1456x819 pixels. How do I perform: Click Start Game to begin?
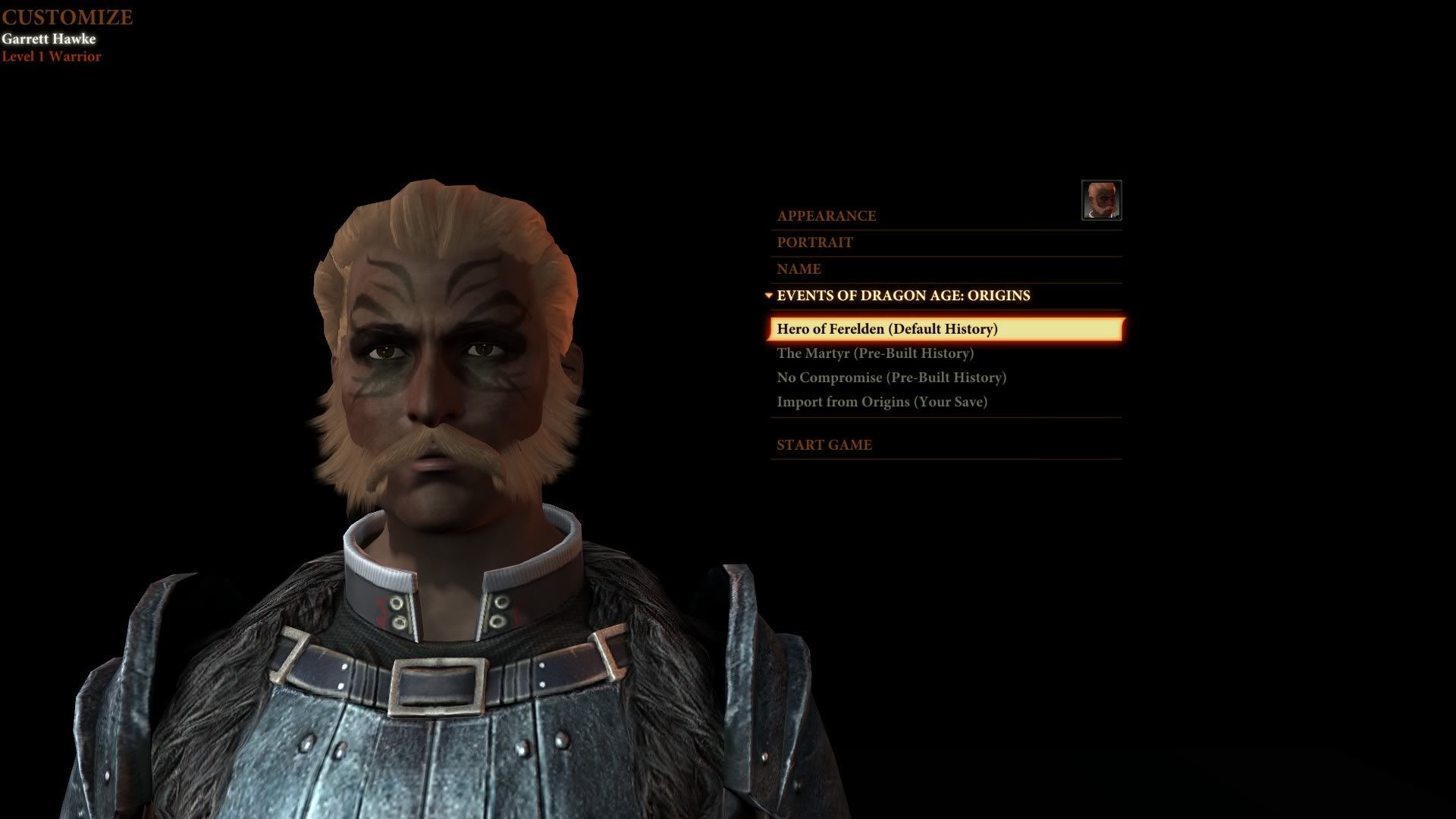tap(824, 445)
